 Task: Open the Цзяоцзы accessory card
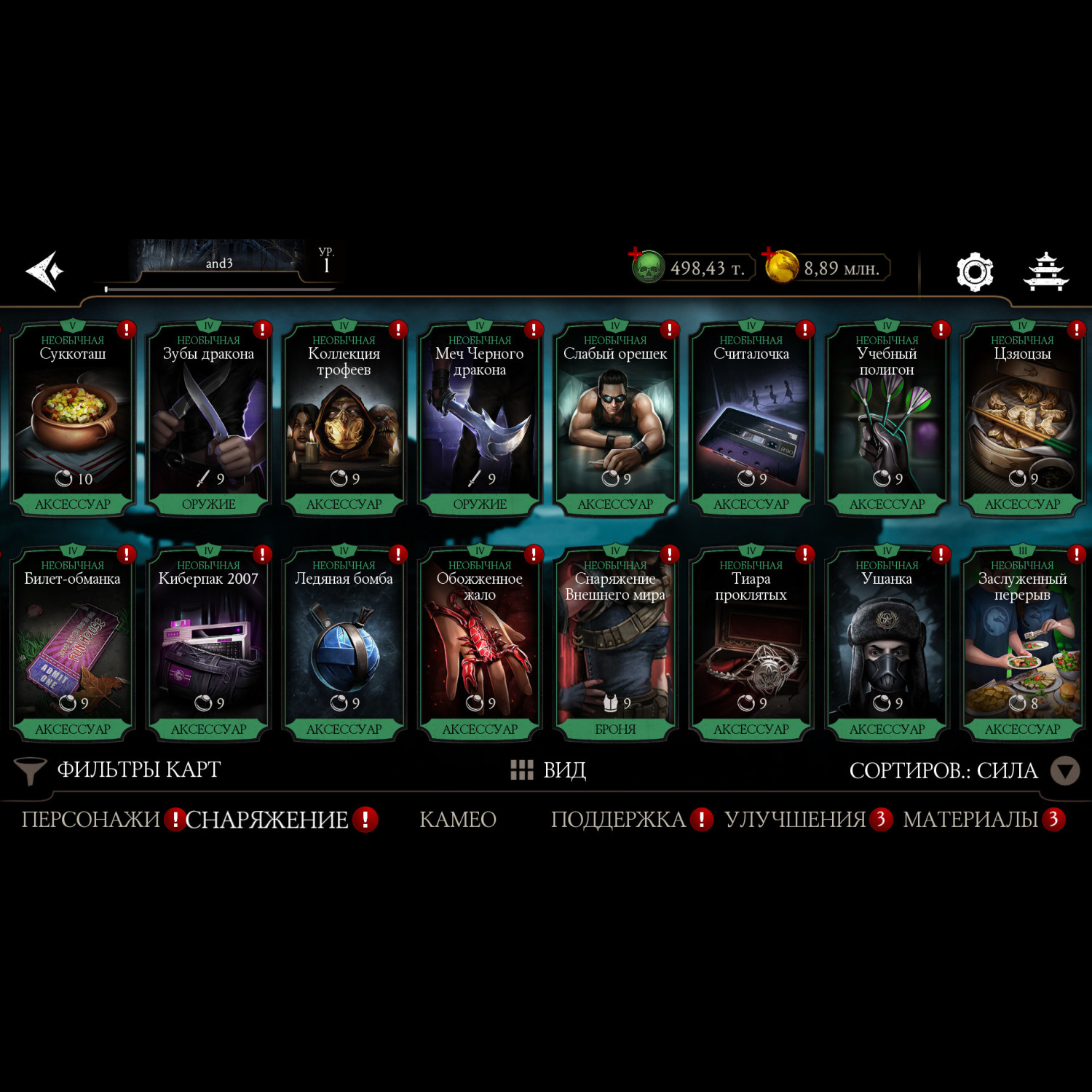click(x=1022, y=419)
